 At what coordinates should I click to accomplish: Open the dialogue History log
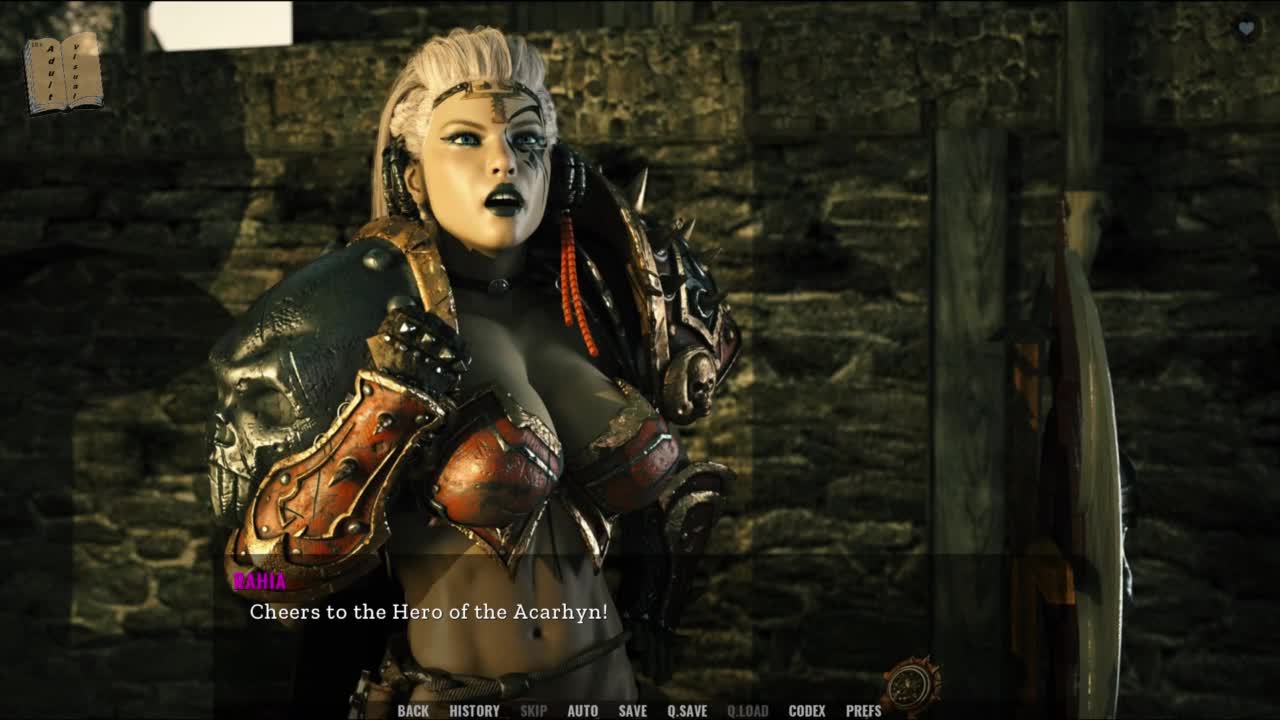[474, 711]
